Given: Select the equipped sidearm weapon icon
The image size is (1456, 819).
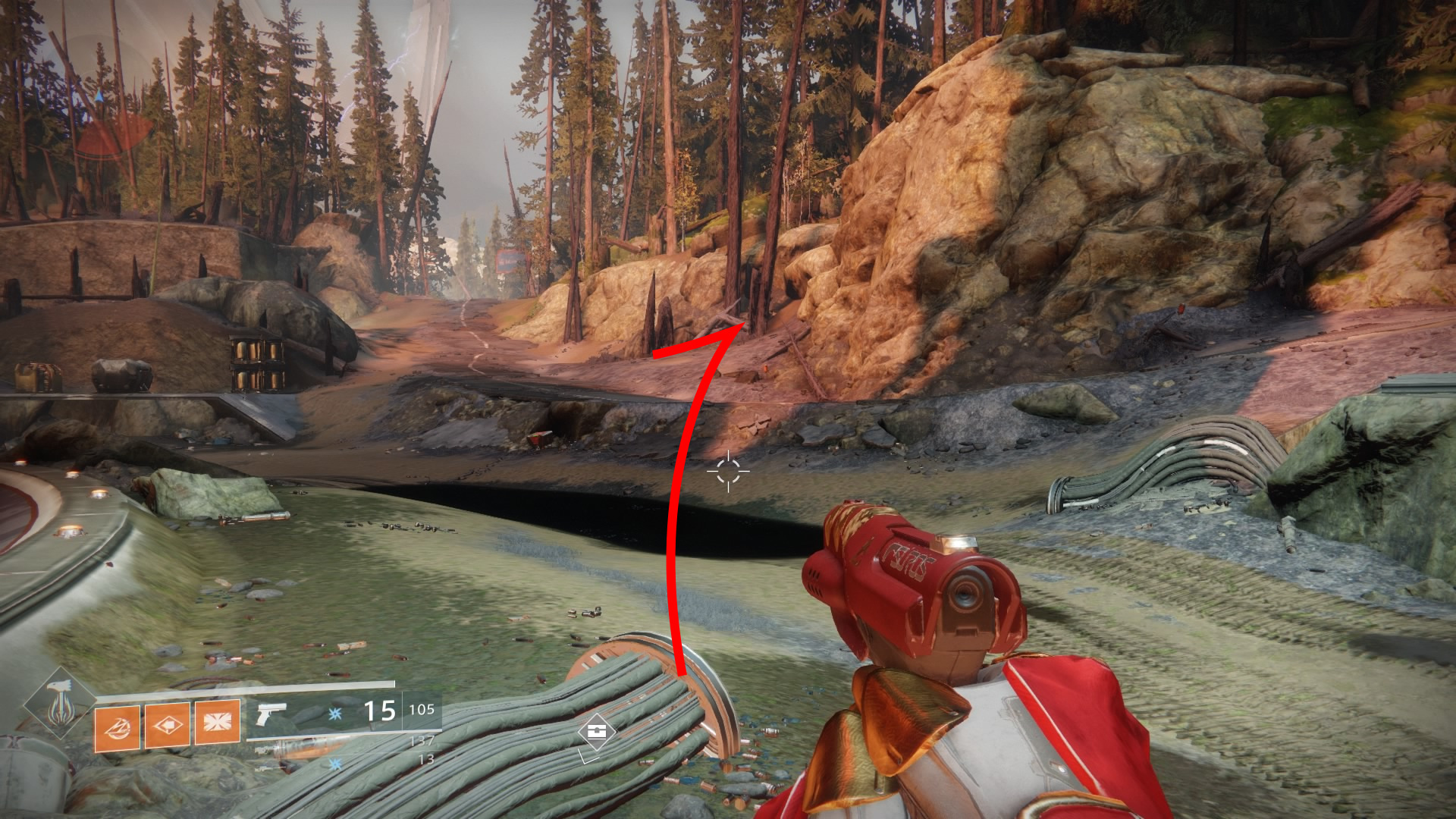Looking at the screenshot, I should pos(271,714).
